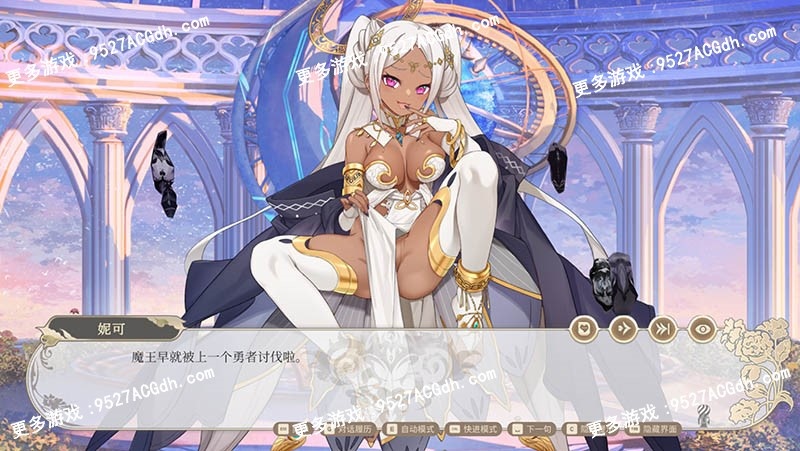Activate the fast-forward skip icon
Image resolution: width=800 pixels, height=451 pixels.
coord(662,329)
